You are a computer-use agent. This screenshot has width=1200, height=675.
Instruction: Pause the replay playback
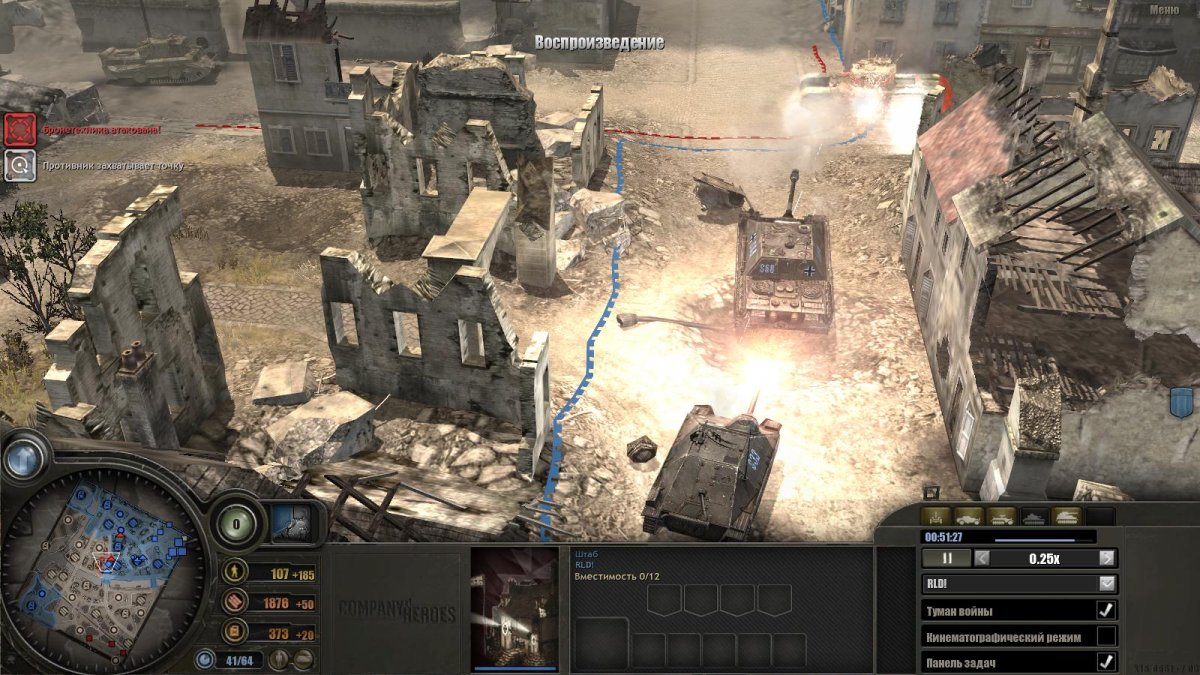(945, 558)
